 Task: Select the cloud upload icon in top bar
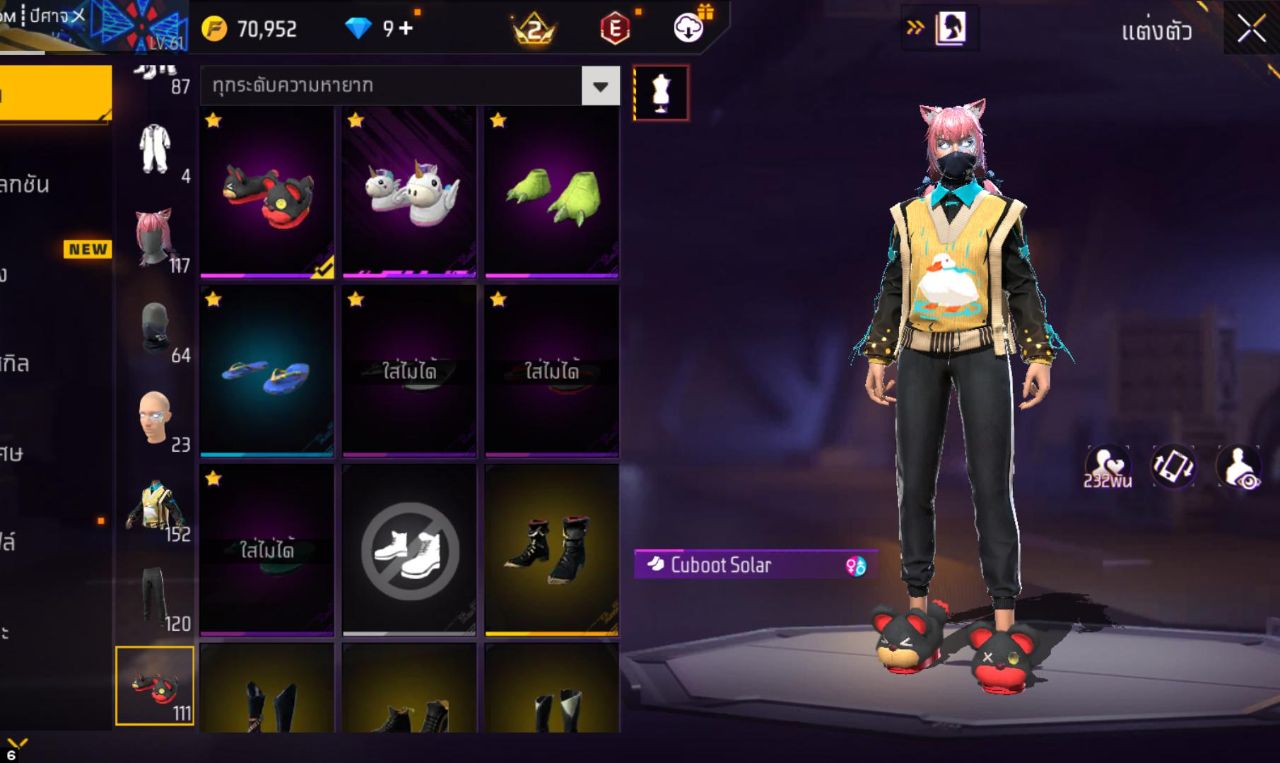tap(689, 28)
